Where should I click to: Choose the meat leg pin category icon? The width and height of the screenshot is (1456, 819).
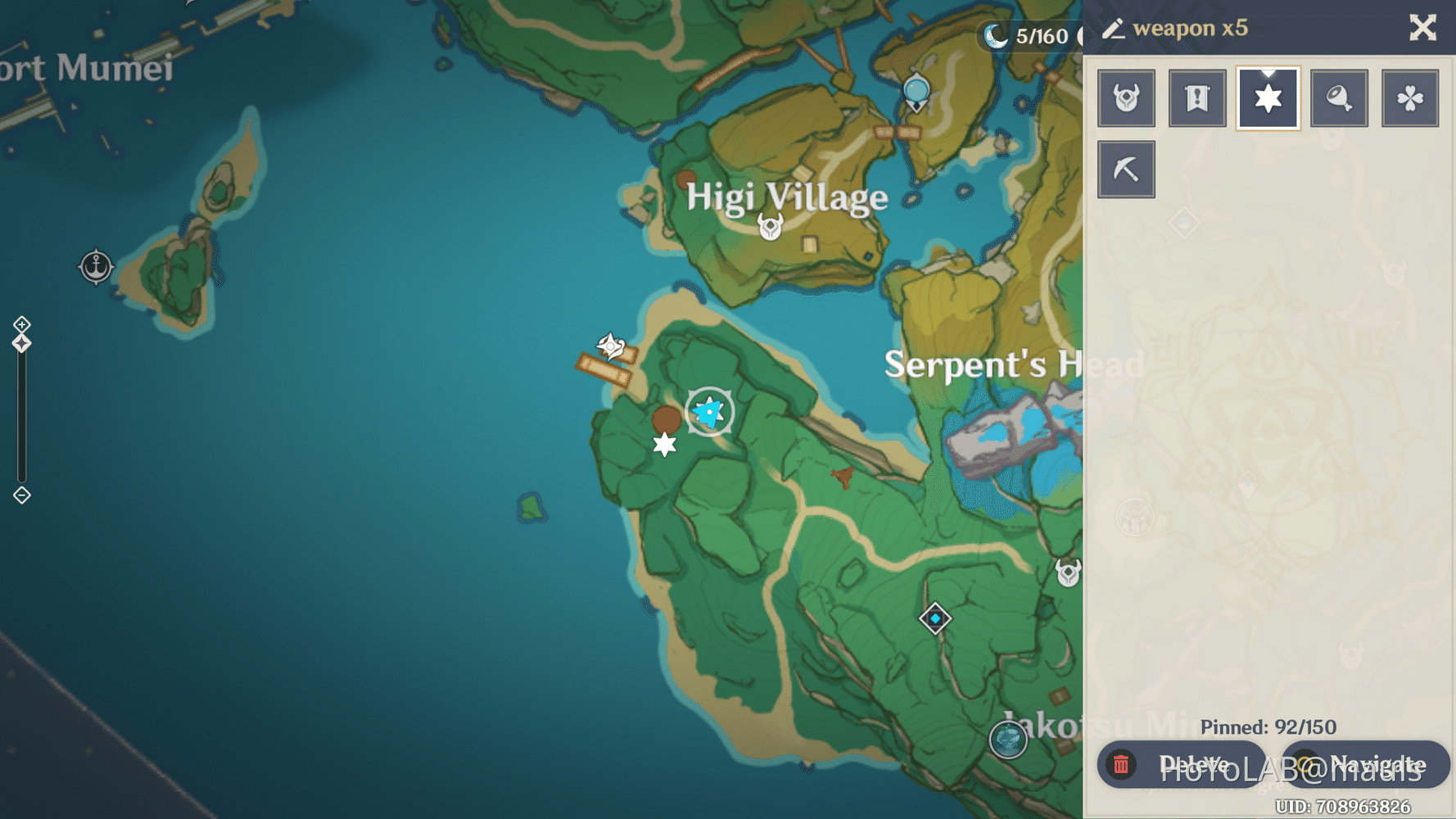point(1340,98)
